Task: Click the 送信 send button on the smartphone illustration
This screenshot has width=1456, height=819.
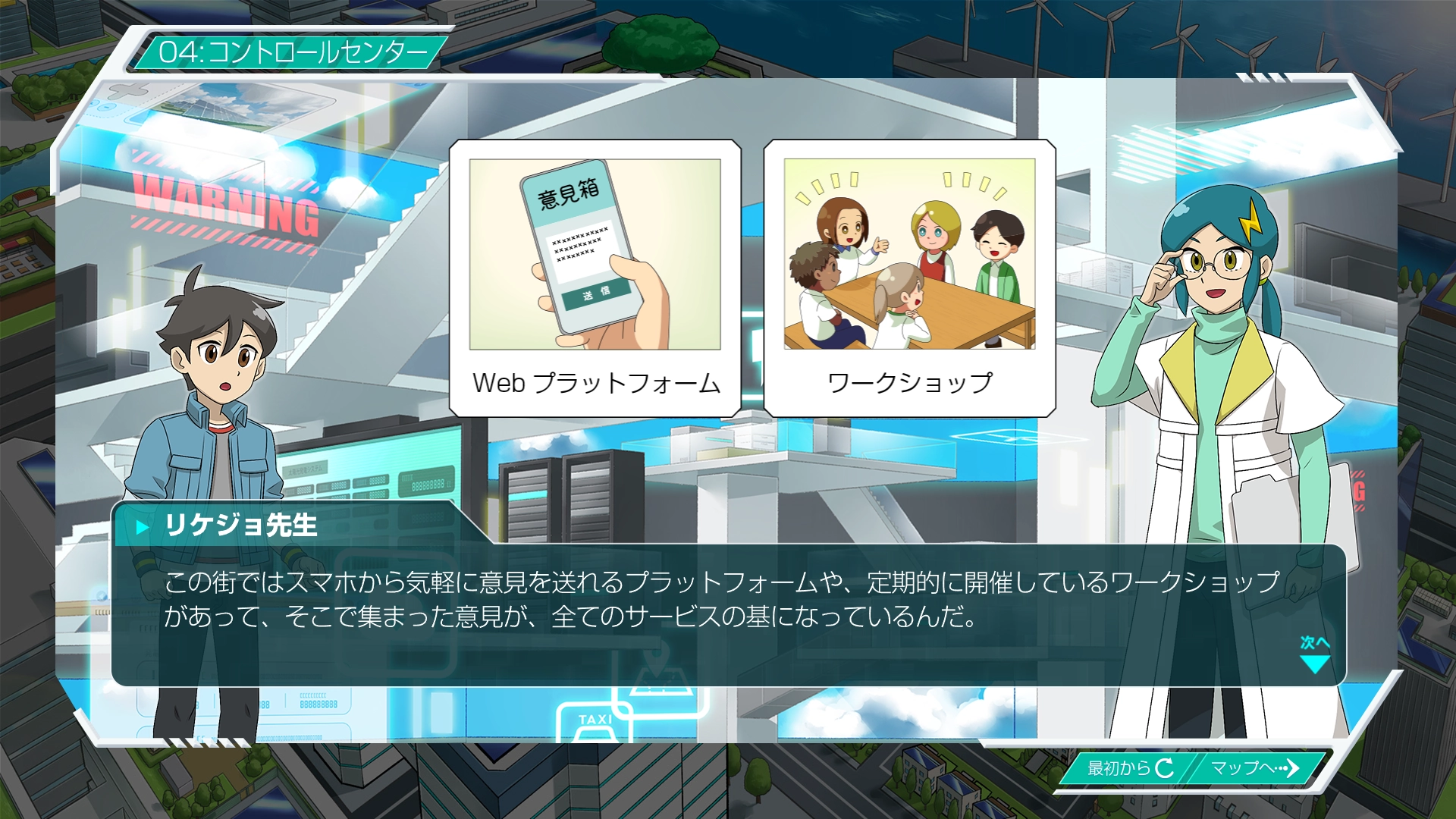Action: click(x=596, y=294)
